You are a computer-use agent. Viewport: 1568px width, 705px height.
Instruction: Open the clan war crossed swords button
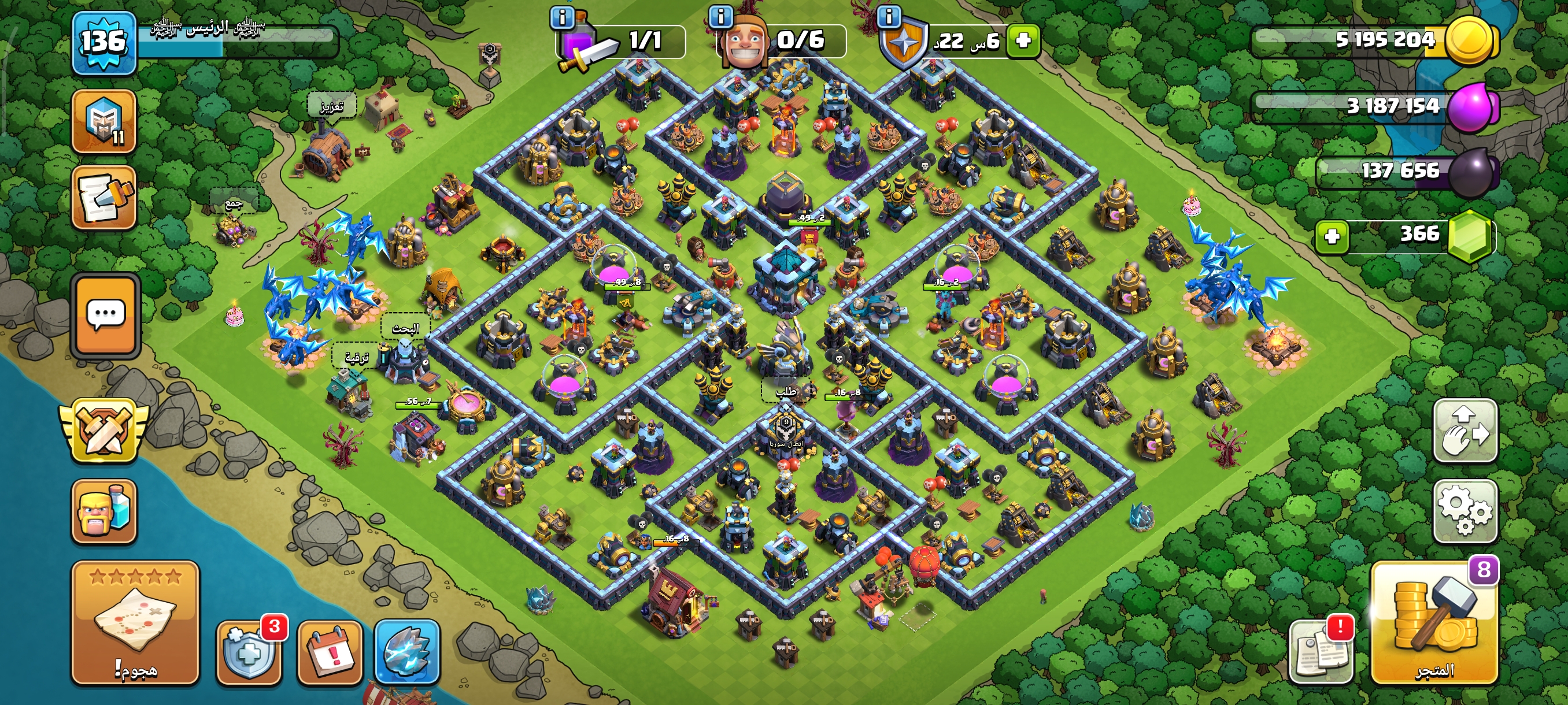105,431
